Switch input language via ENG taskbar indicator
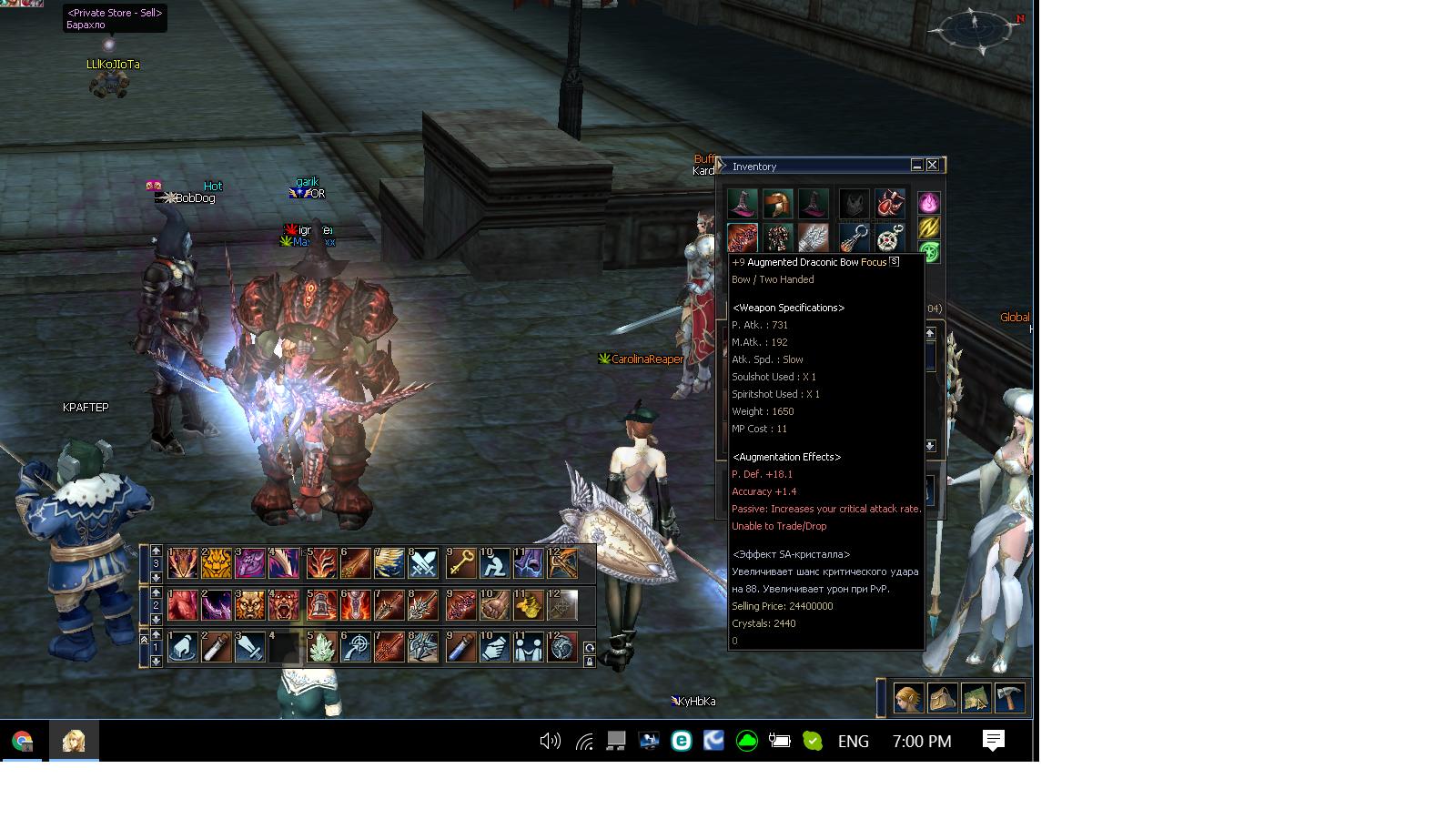 (853, 742)
